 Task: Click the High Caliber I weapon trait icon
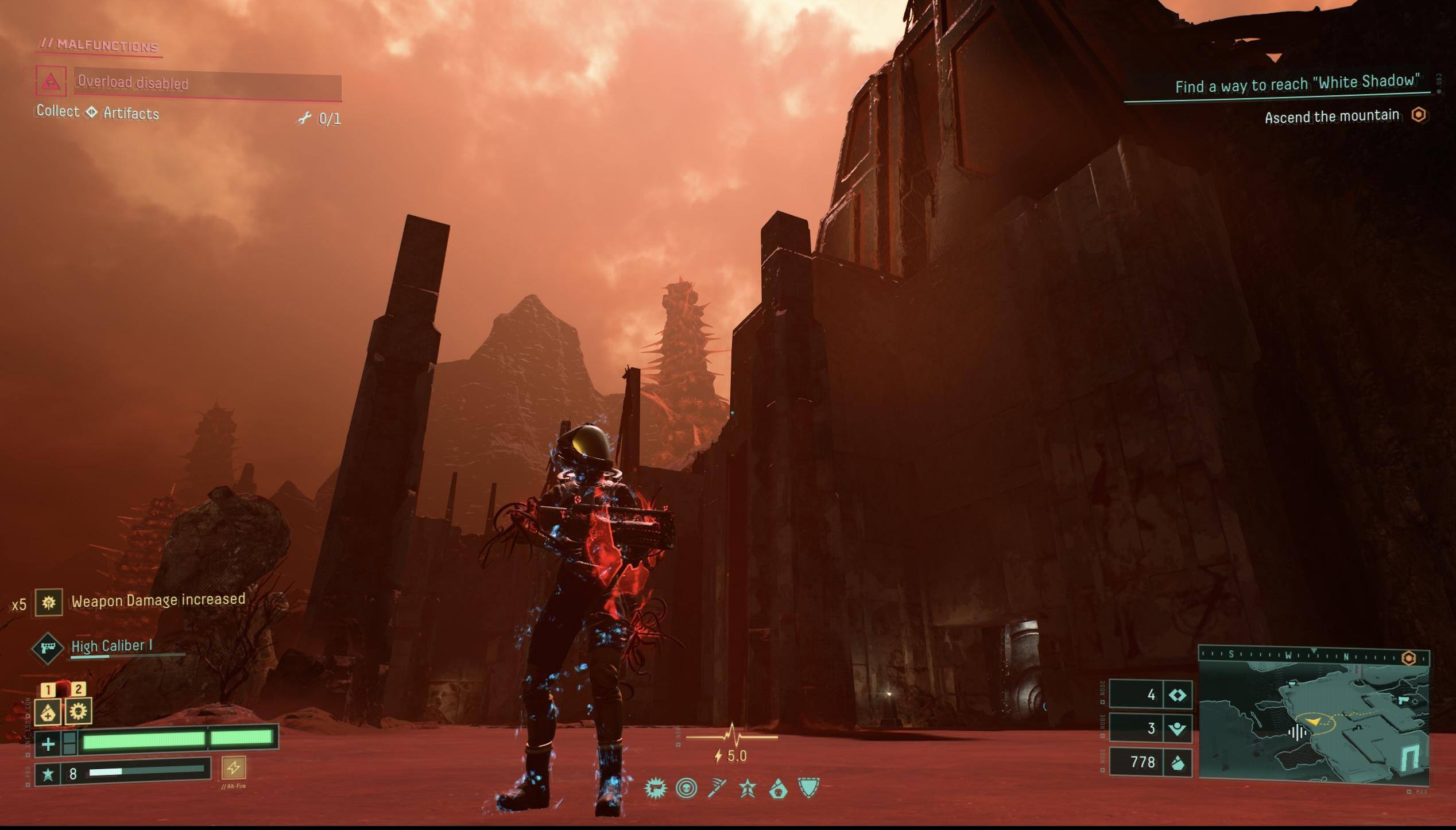47,648
